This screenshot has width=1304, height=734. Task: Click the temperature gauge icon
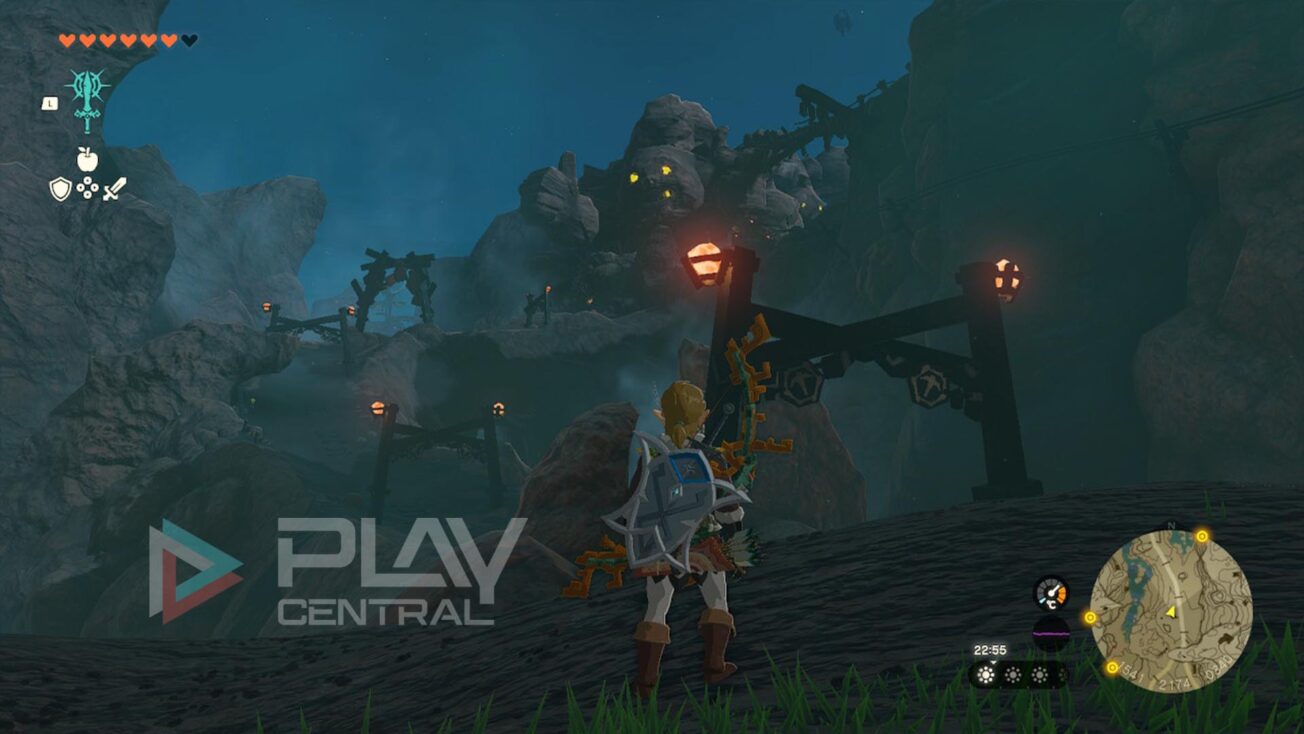pos(1051,594)
